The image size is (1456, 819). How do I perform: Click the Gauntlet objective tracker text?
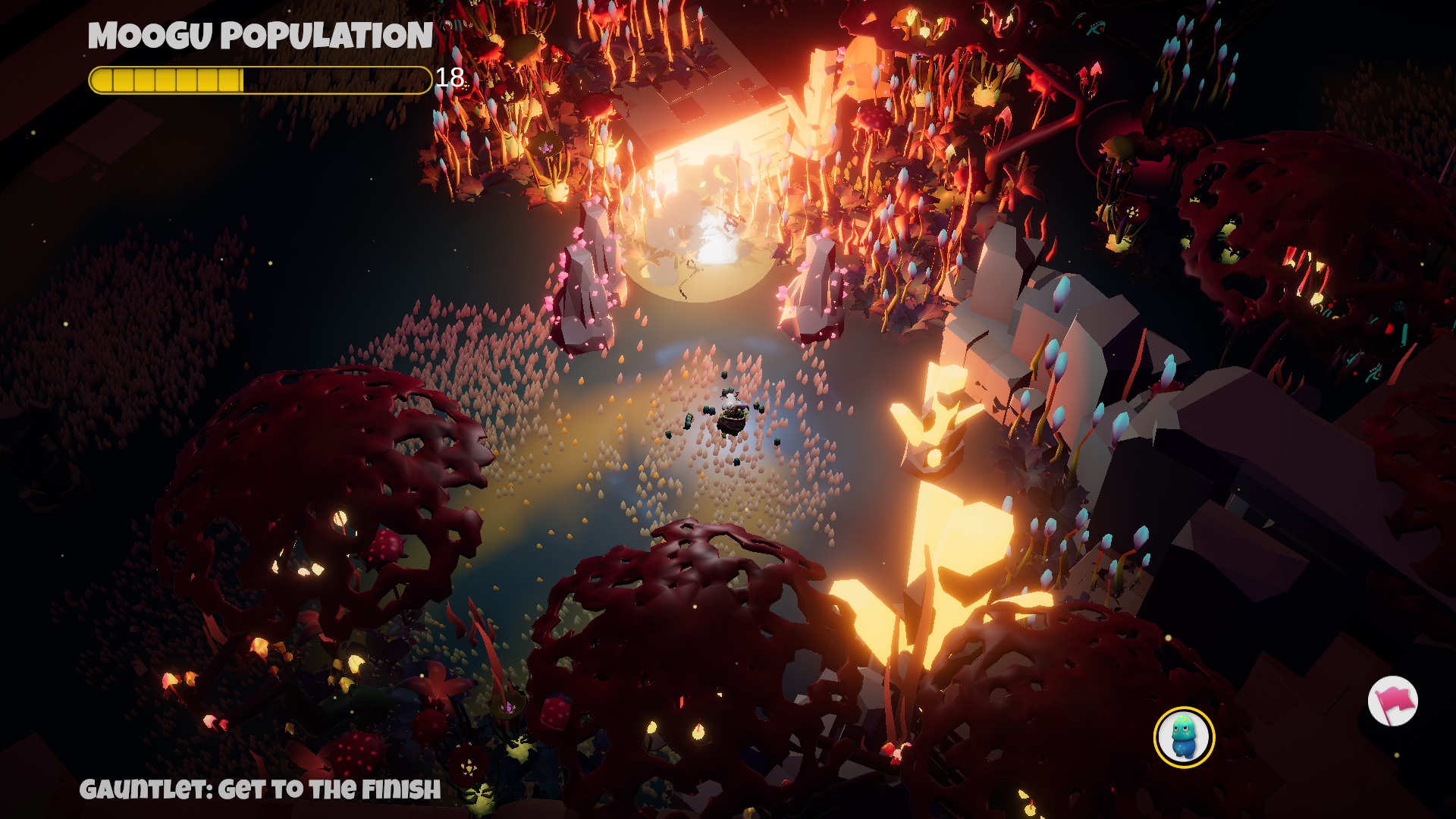(260, 789)
